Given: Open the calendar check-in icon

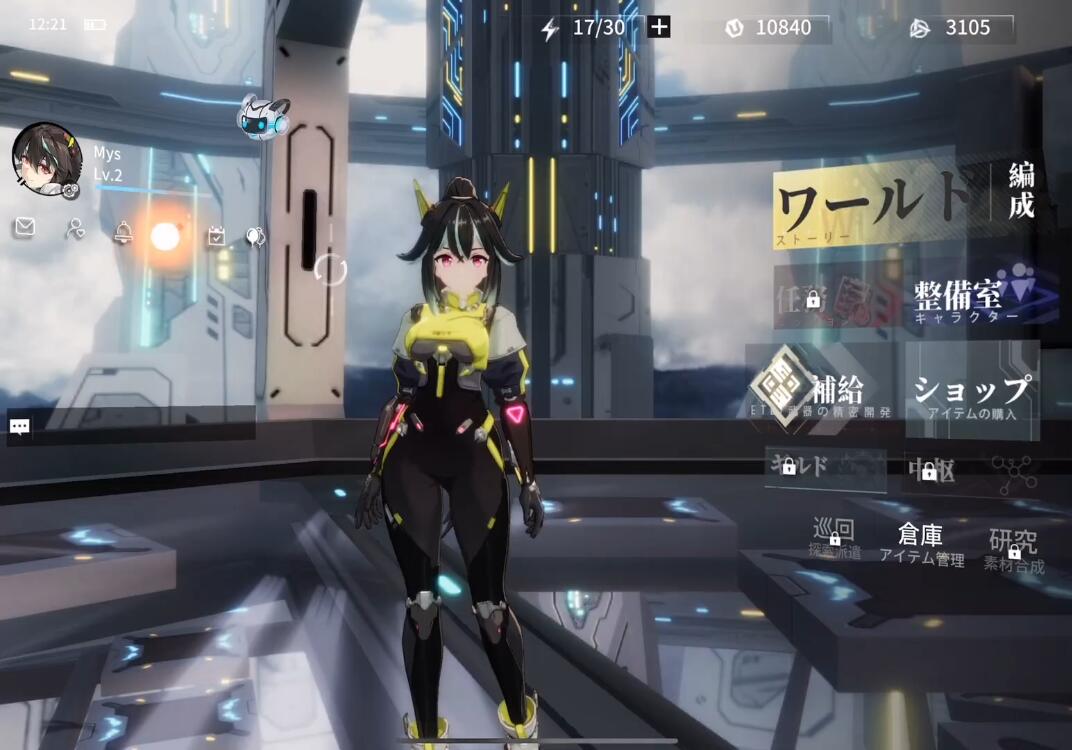Looking at the screenshot, I should pyautogui.click(x=216, y=236).
